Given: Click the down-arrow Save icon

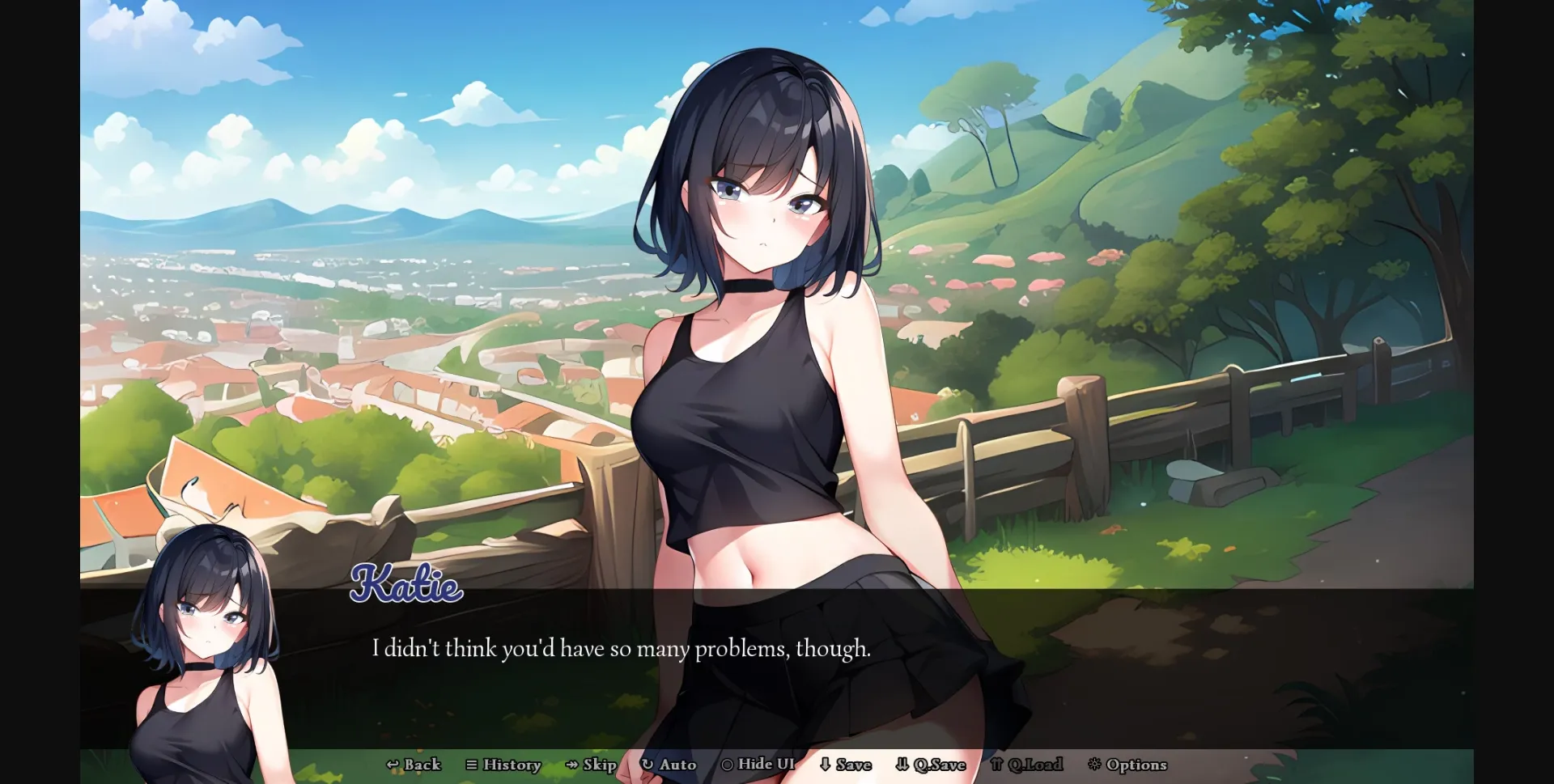Looking at the screenshot, I should point(826,764).
